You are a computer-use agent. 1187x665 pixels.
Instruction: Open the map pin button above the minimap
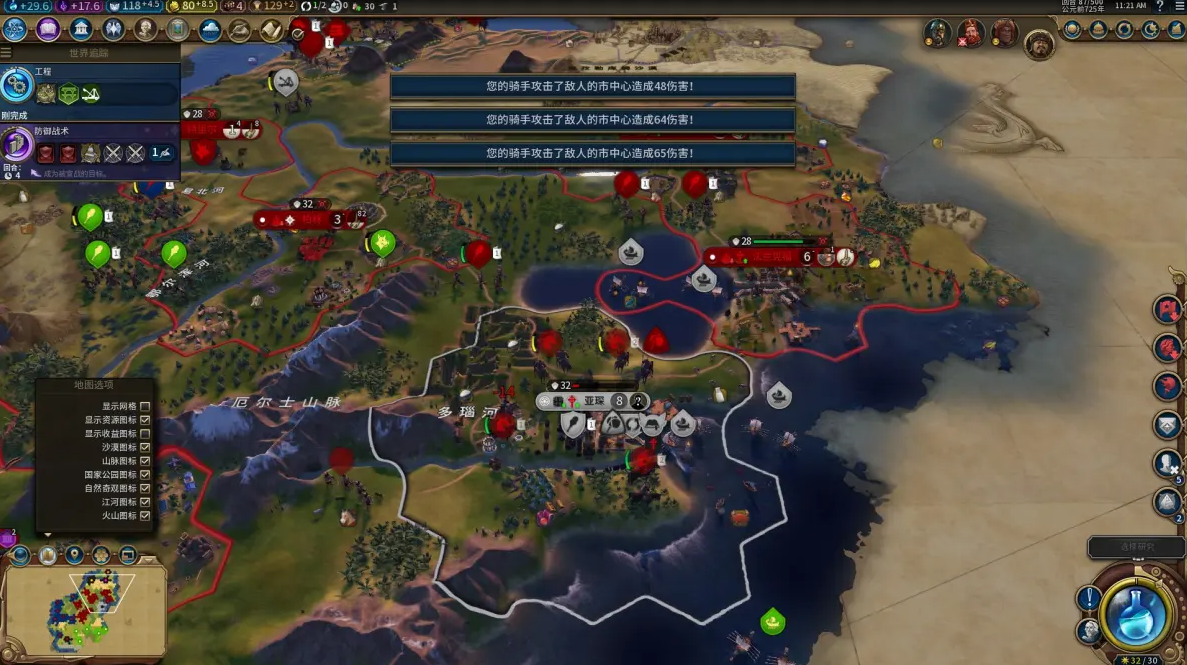coord(75,554)
